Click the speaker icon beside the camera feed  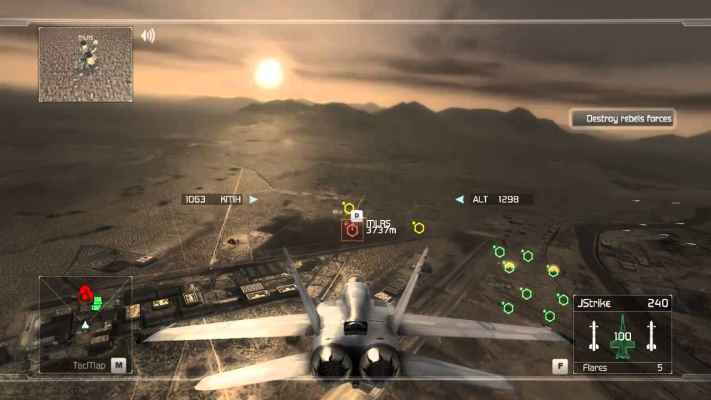click(148, 36)
